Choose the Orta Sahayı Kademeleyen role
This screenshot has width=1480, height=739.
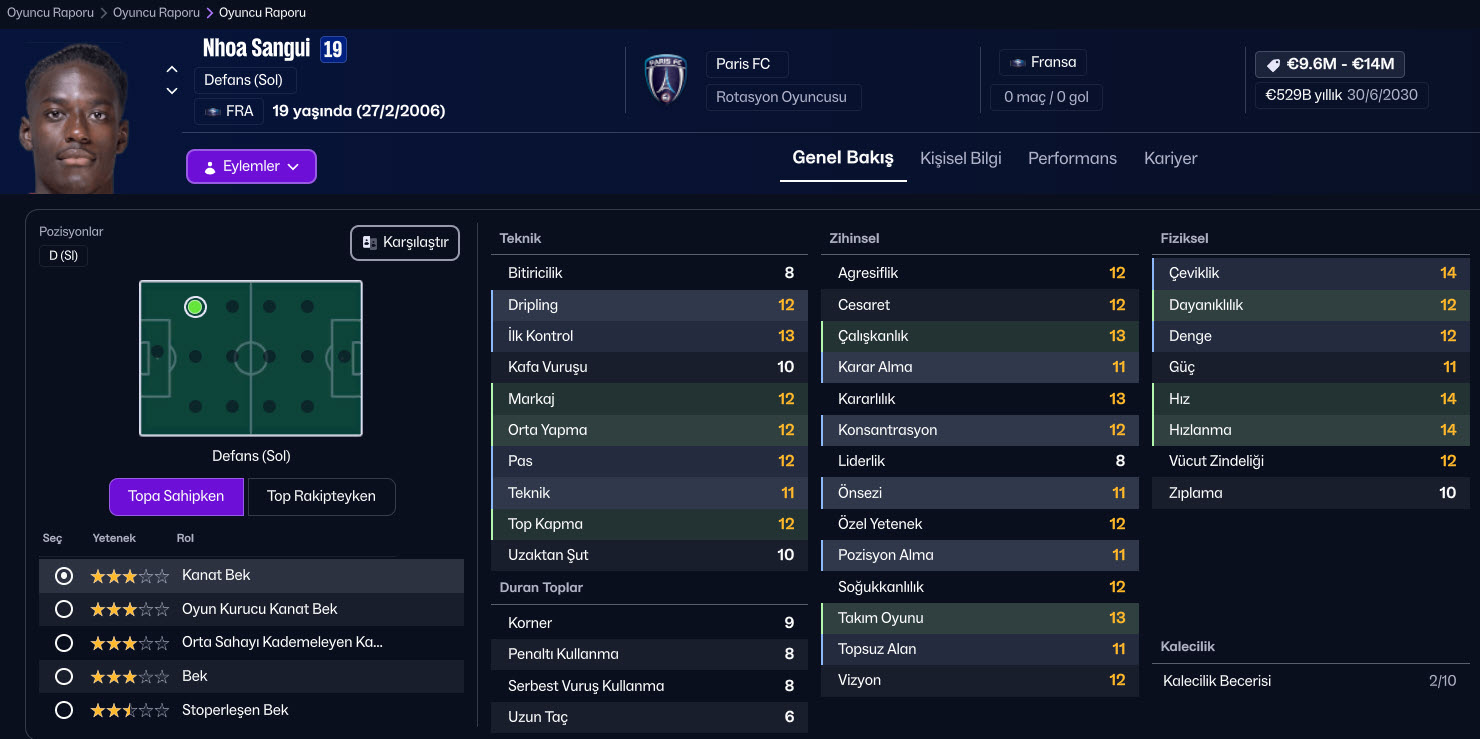(x=64, y=643)
